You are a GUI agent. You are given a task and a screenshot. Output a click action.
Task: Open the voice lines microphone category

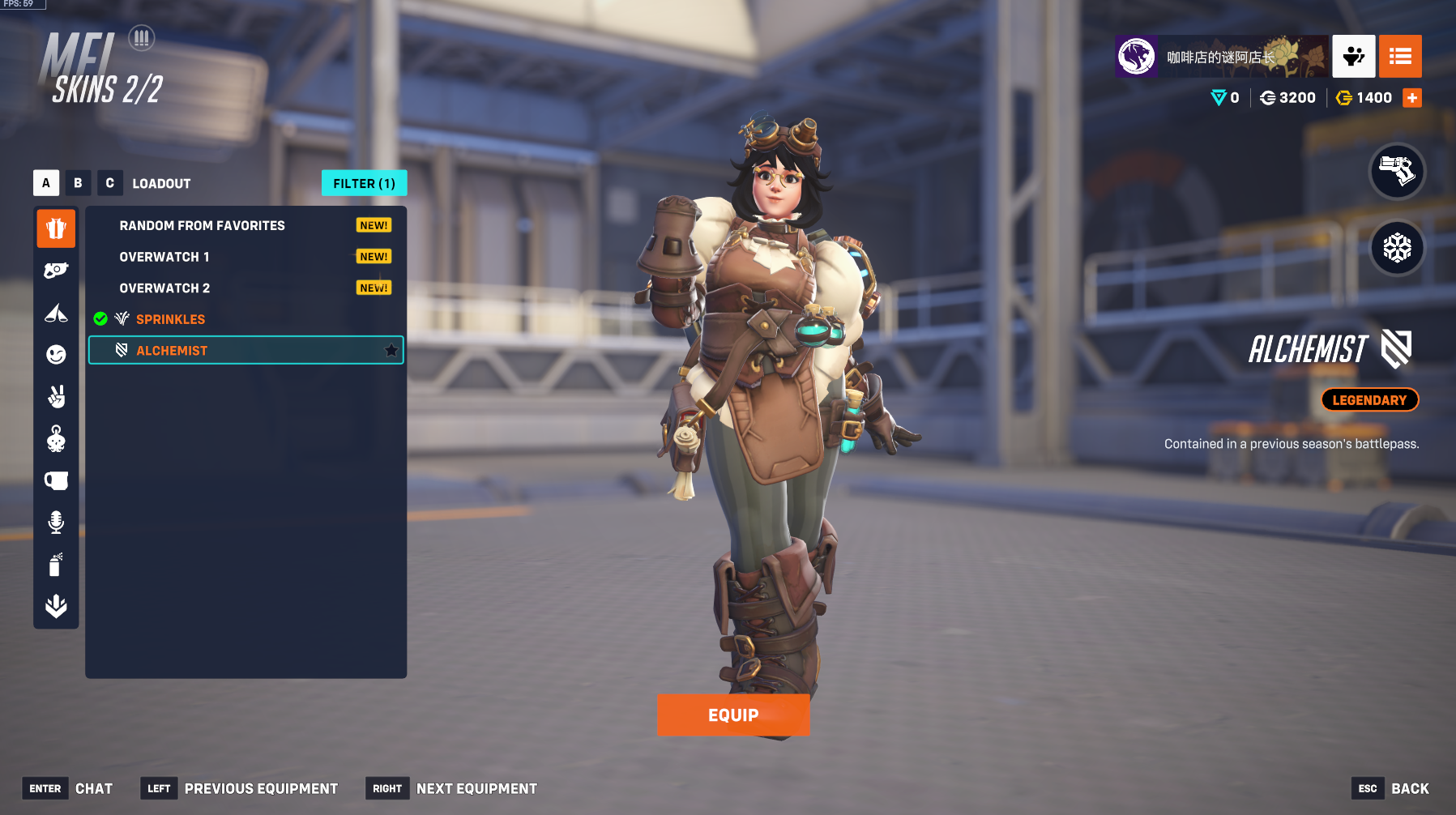coord(56,523)
